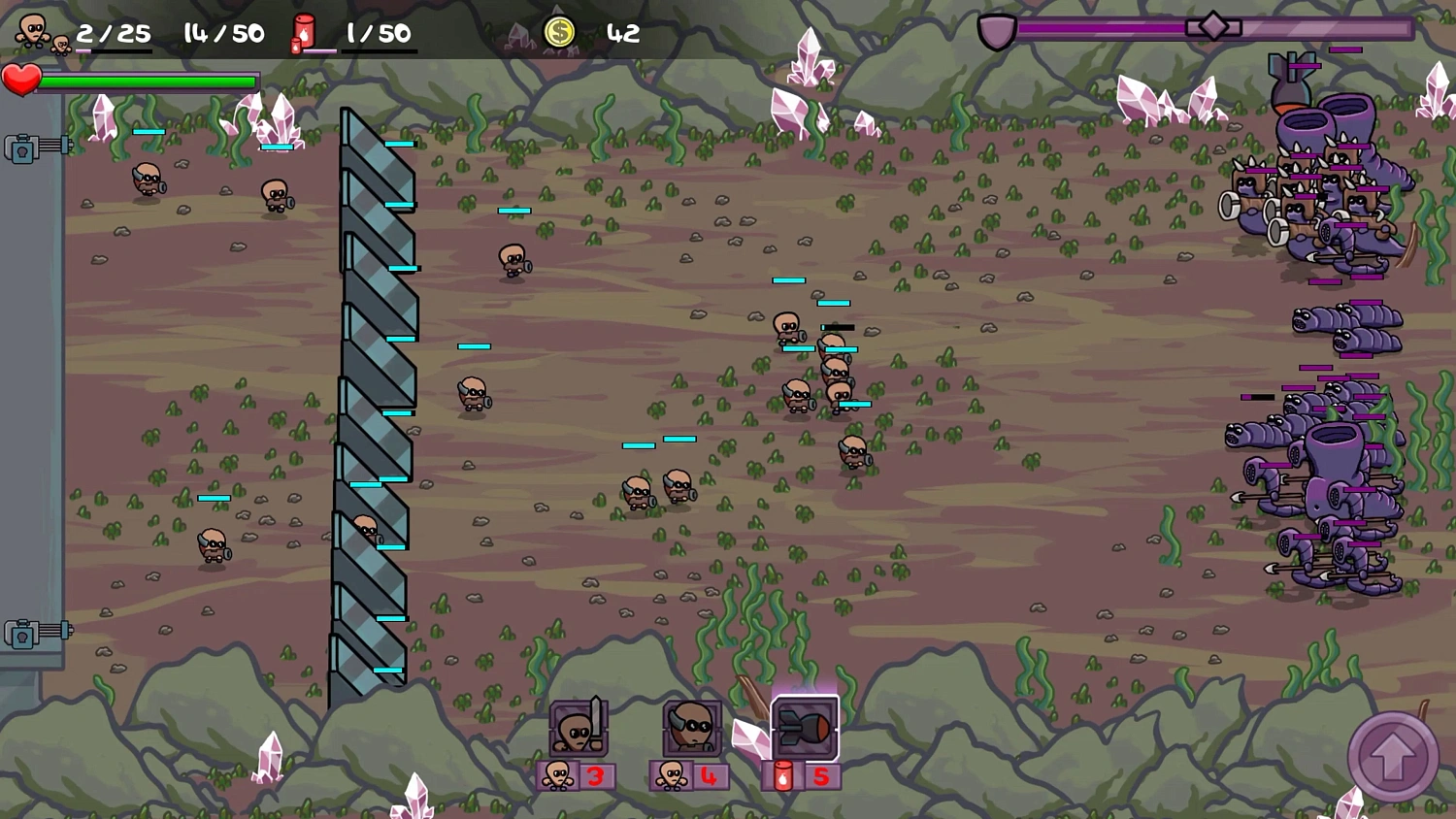Click the small soldier count icon under the 3-cost card
This screenshot has width=1456, height=819.
(559, 774)
